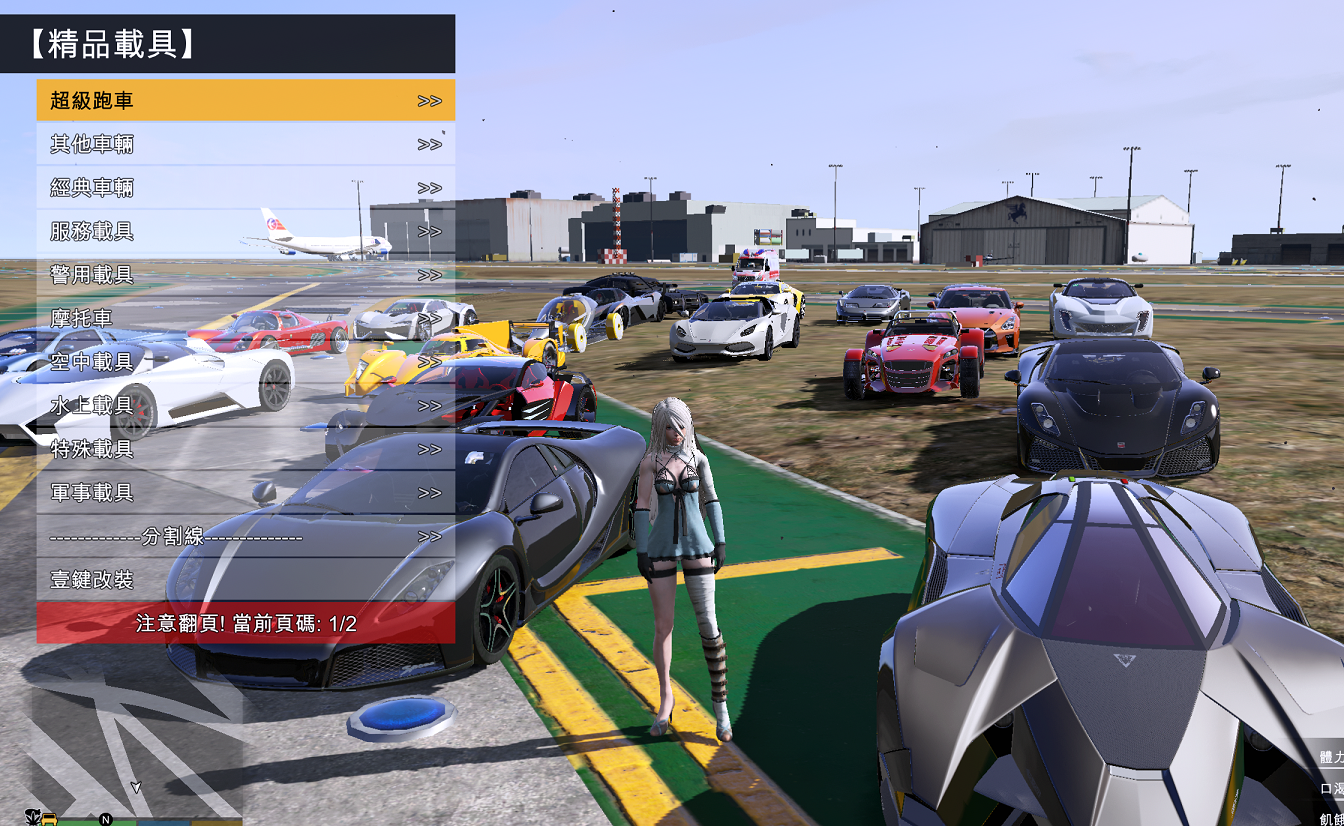Expand the 經典車輛 category chevron

click(432, 188)
